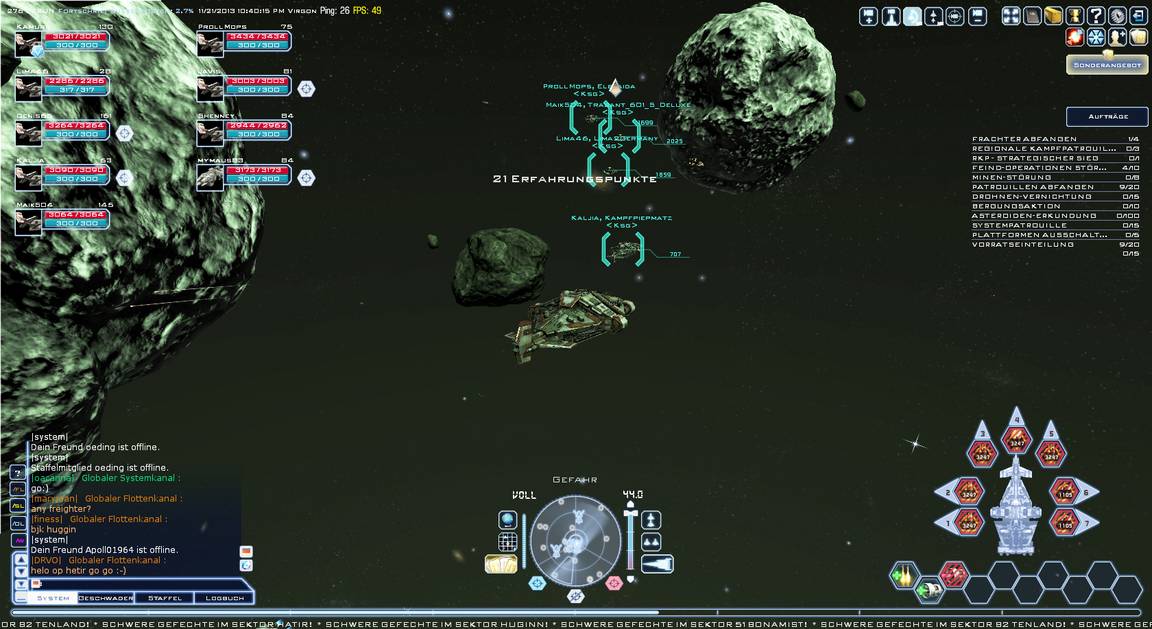The height and width of the screenshot is (629, 1152).
Task: Activate the red striped hotbar ability
Action: coord(953,574)
